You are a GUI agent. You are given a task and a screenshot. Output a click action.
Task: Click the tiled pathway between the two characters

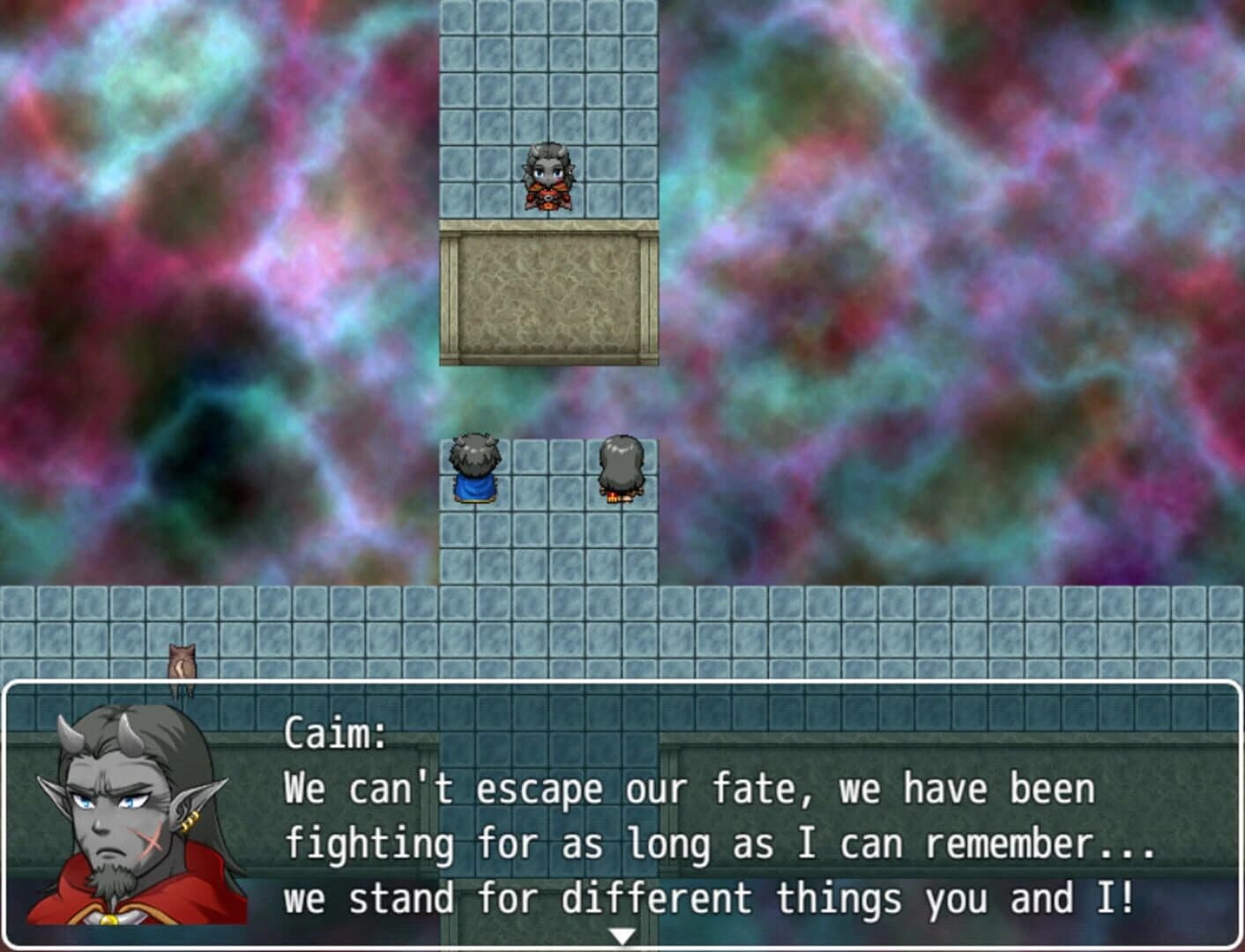[x=545, y=472]
